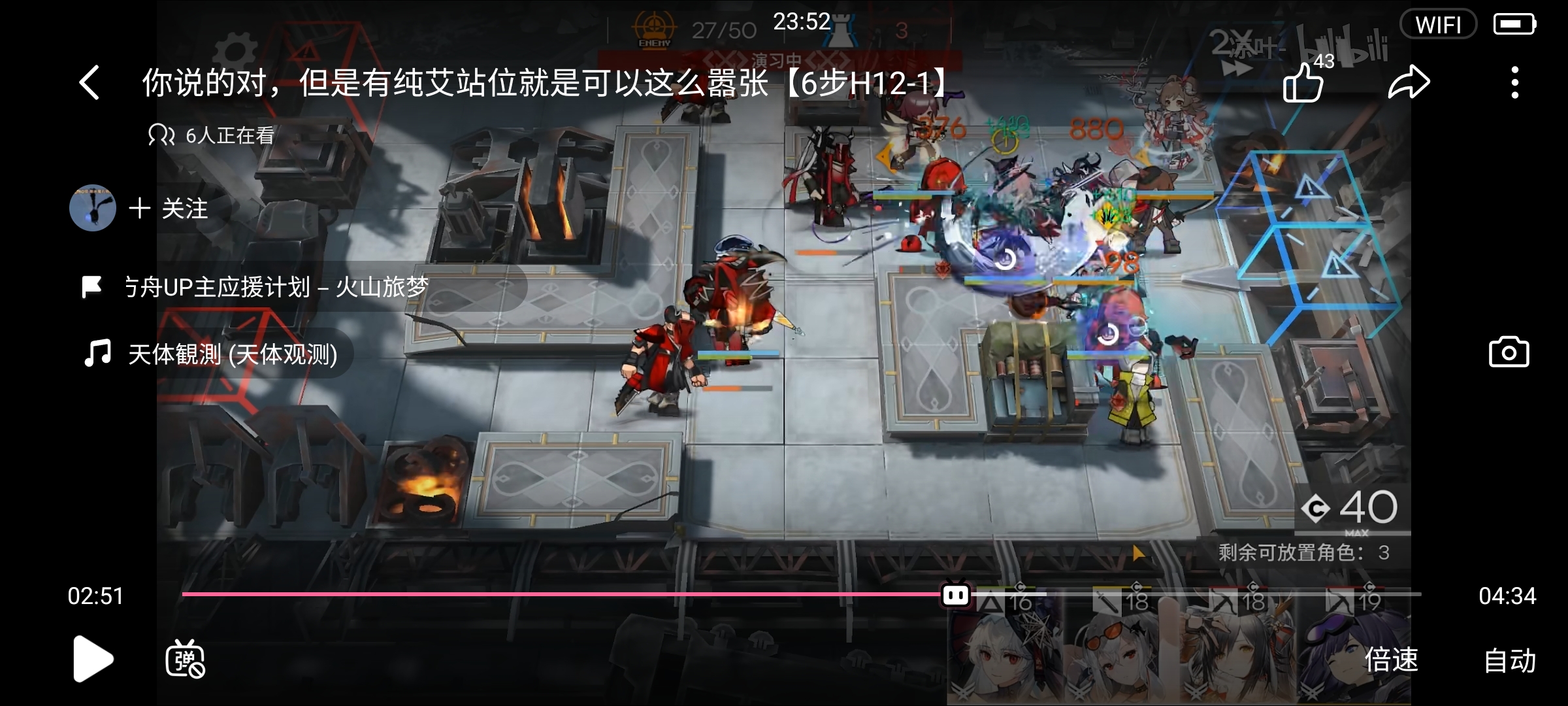Screen dimensions: 1568x706
Task: Capture a frame with the camera screenshot icon
Action: [x=1509, y=352]
